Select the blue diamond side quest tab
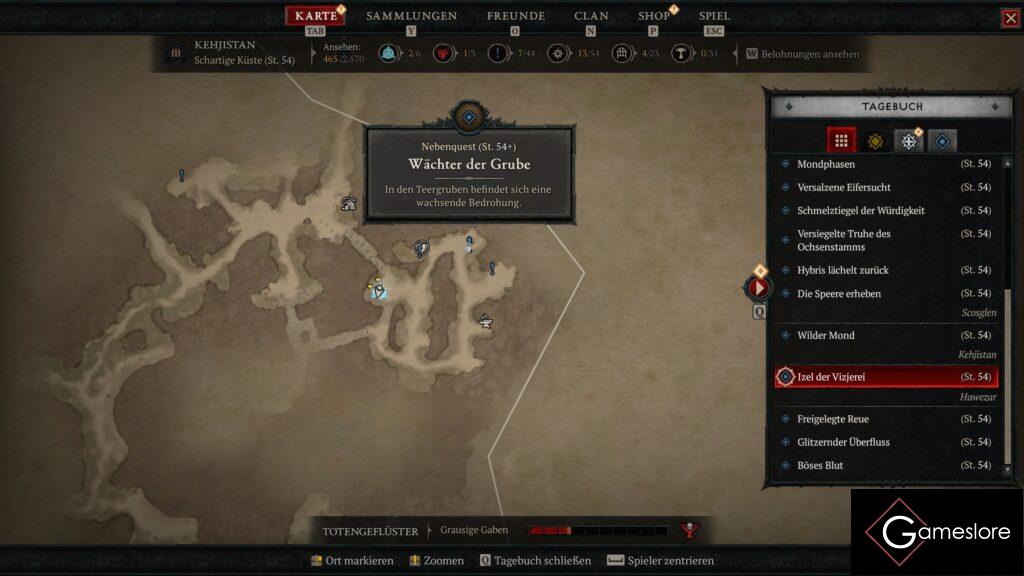The height and width of the screenshot is (576, 1024). point(942,141)
